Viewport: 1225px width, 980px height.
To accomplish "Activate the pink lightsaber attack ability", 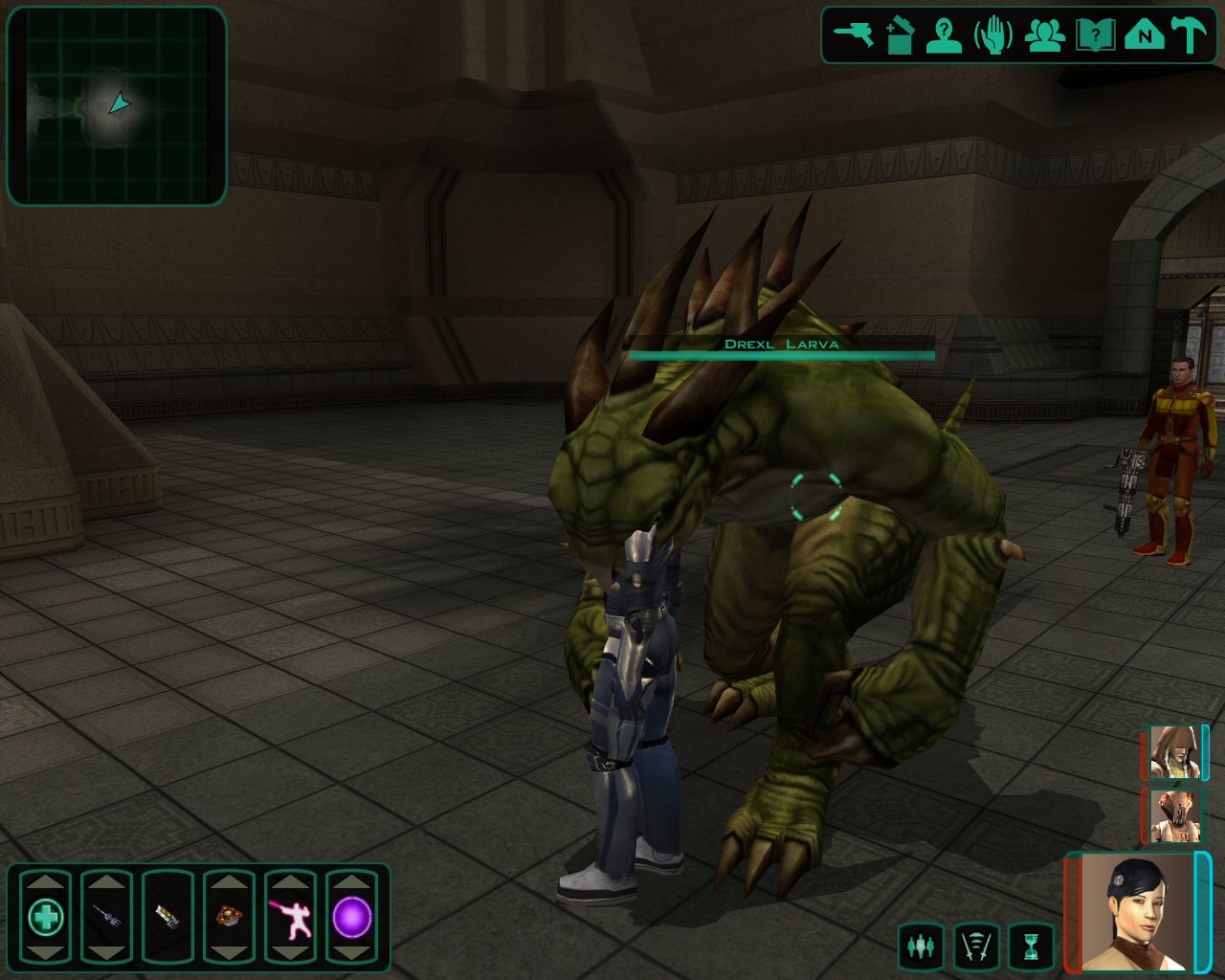I will pos(290,918).
